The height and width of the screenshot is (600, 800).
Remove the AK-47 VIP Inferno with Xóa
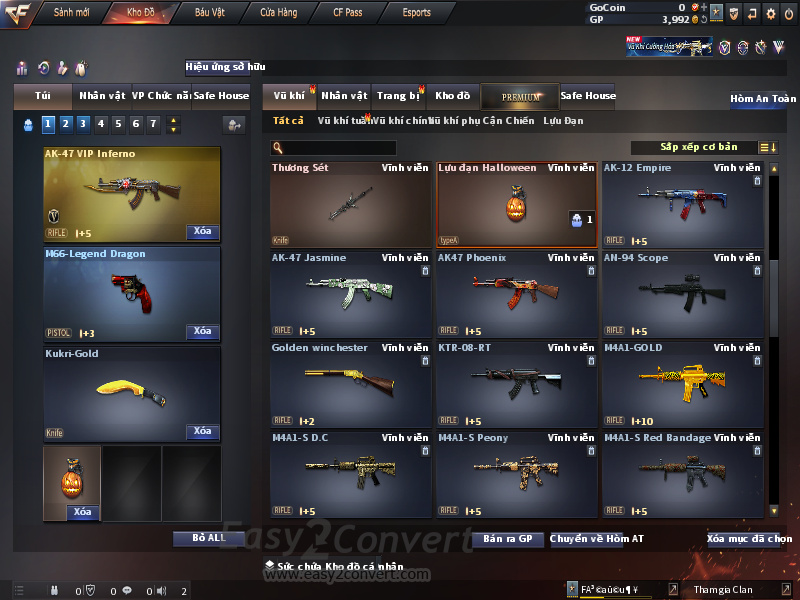coord(202,232)
